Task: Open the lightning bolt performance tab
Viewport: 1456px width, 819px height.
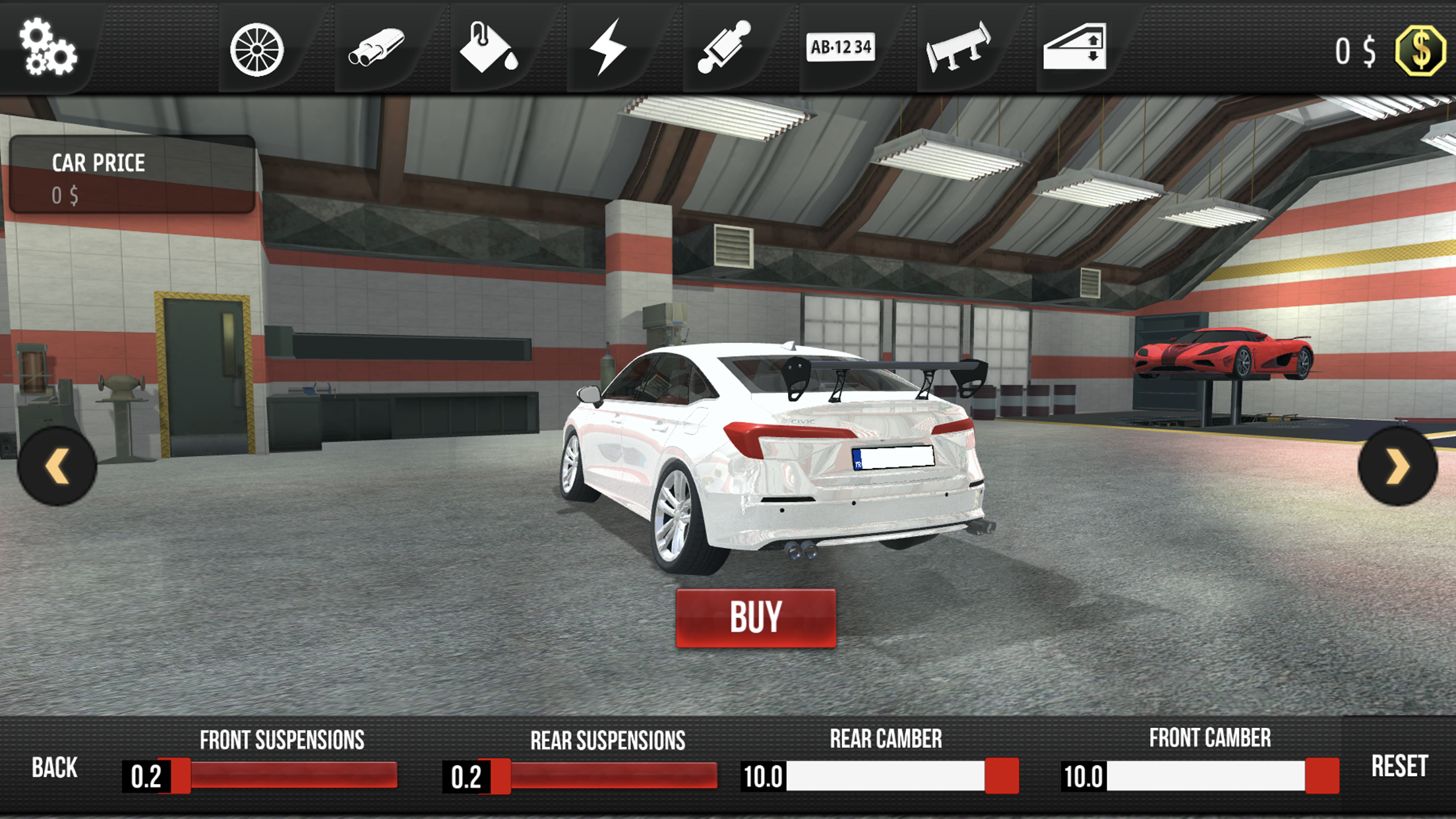Action: click(607, 47)
